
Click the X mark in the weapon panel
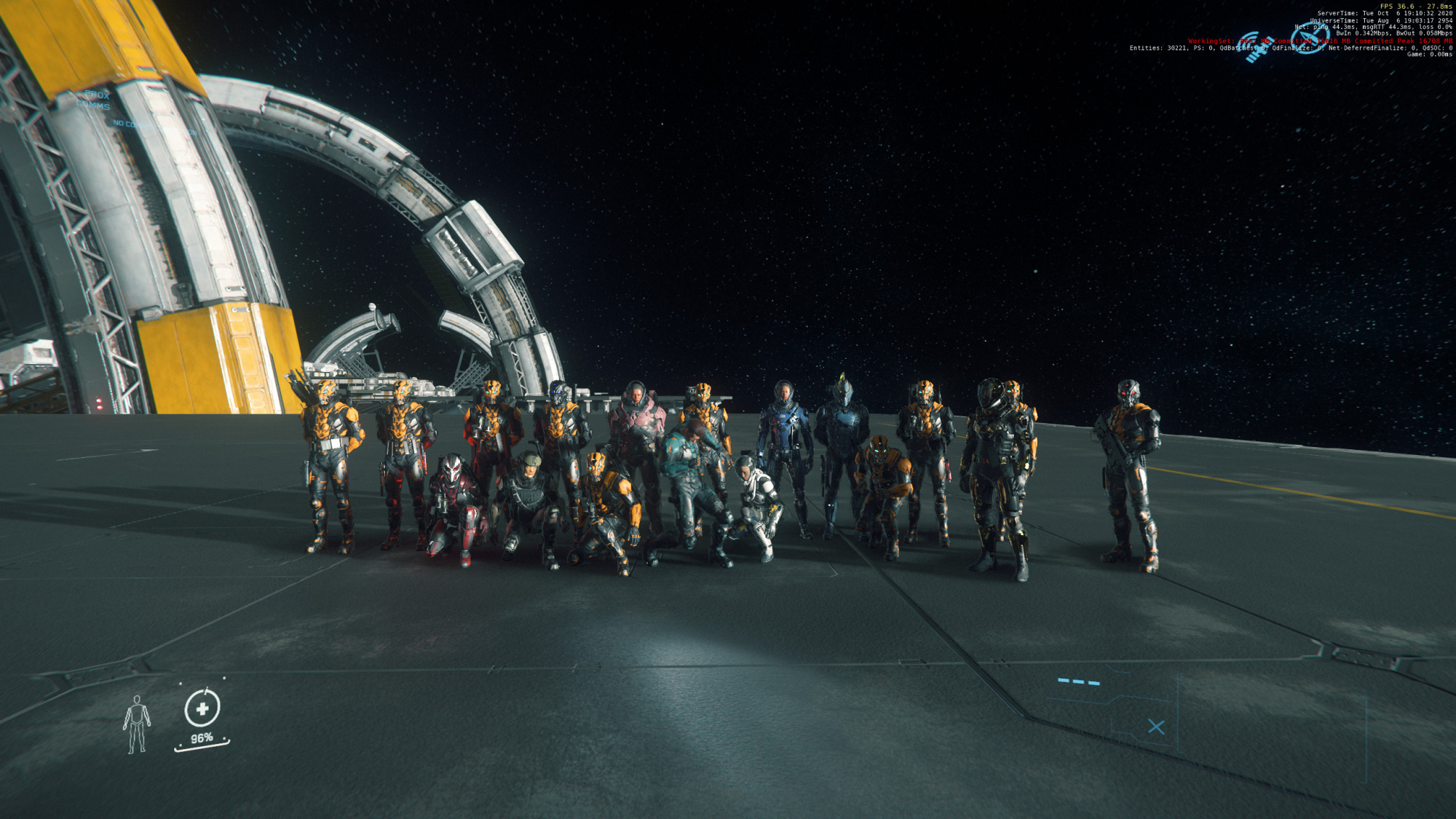[x=1155, y=727]
